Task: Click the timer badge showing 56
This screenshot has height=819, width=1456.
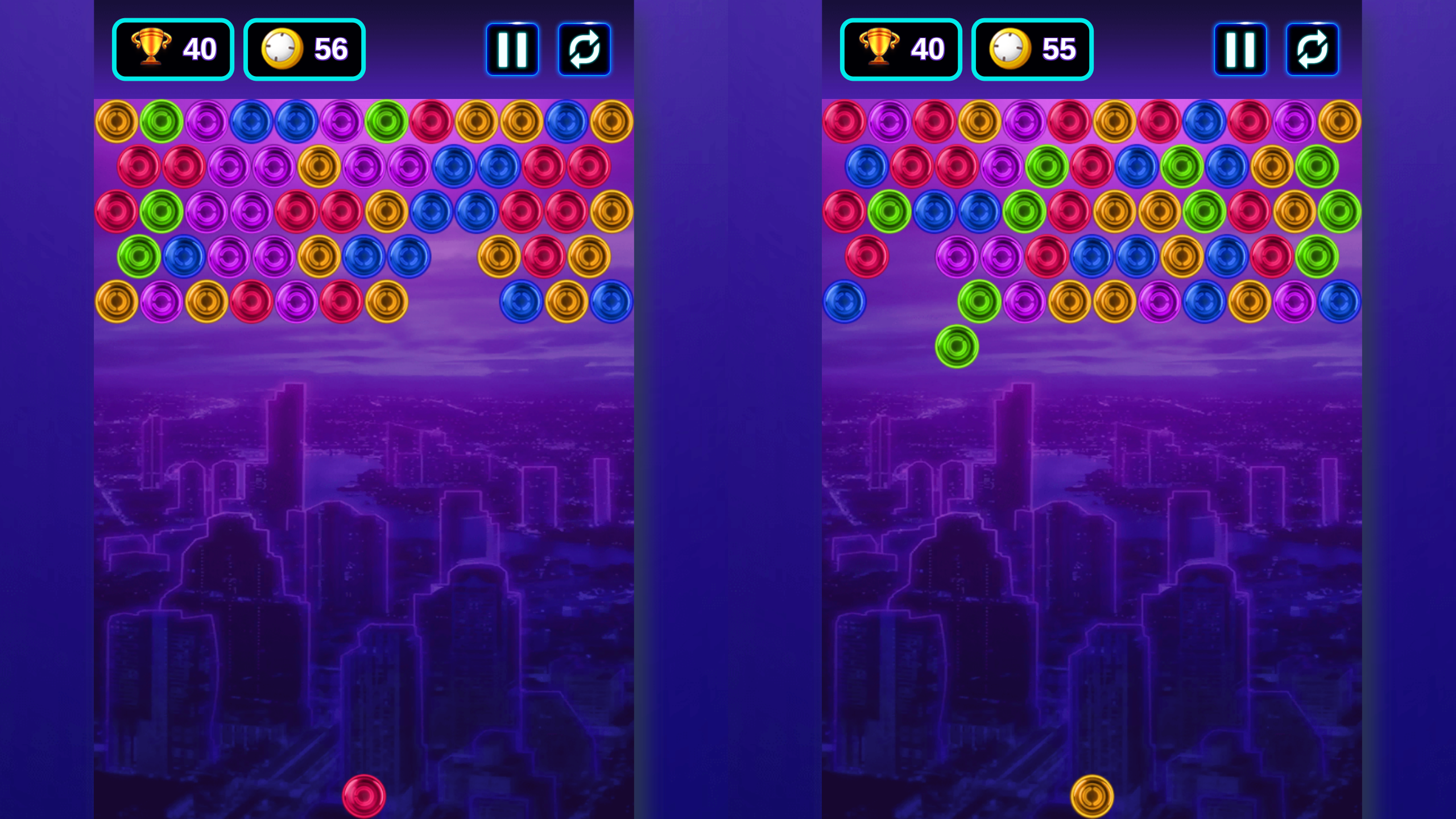Action: (304, 48)
